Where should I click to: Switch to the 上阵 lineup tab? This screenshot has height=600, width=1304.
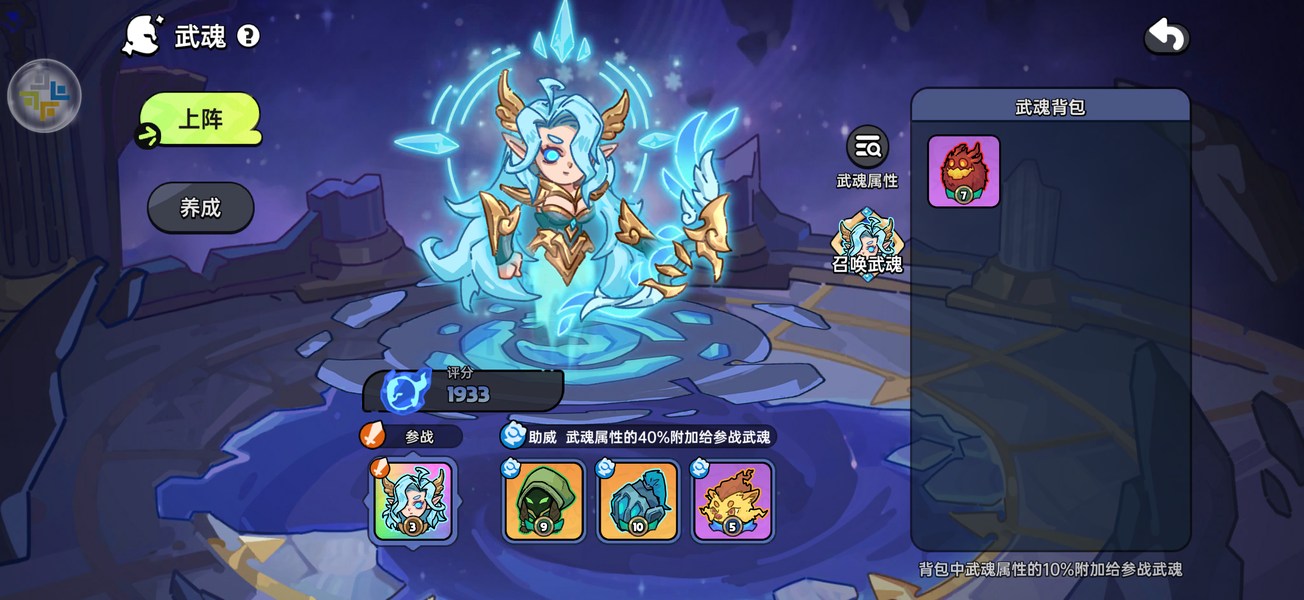[x=200, y=119]
